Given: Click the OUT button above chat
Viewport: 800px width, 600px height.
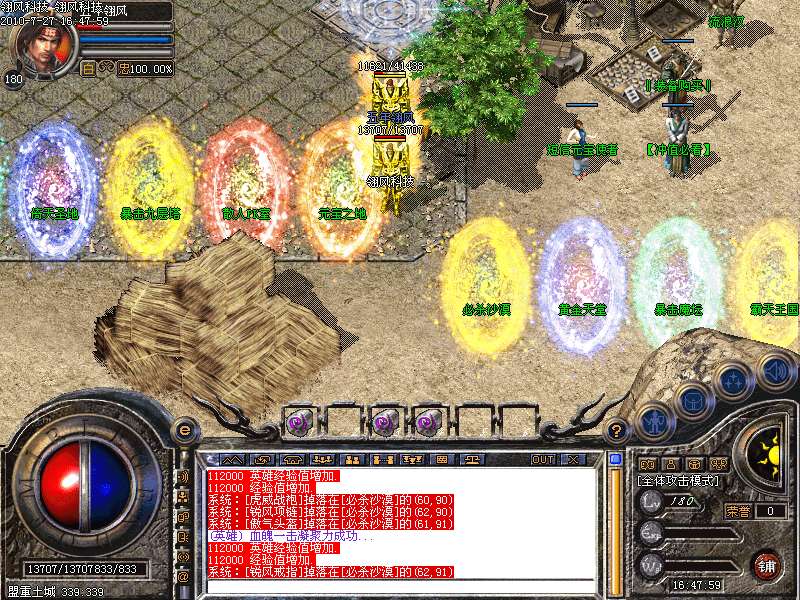Looking at the screenshot, I should coord(543,460).
